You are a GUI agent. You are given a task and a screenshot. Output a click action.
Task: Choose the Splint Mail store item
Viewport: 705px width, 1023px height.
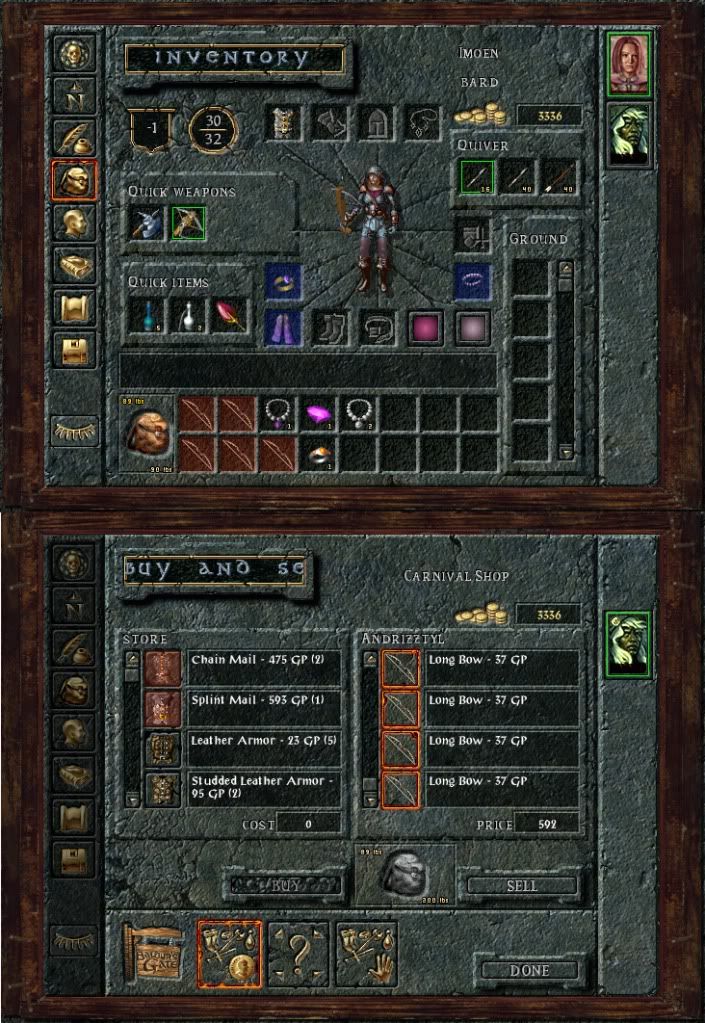click(x=264, y=707)
